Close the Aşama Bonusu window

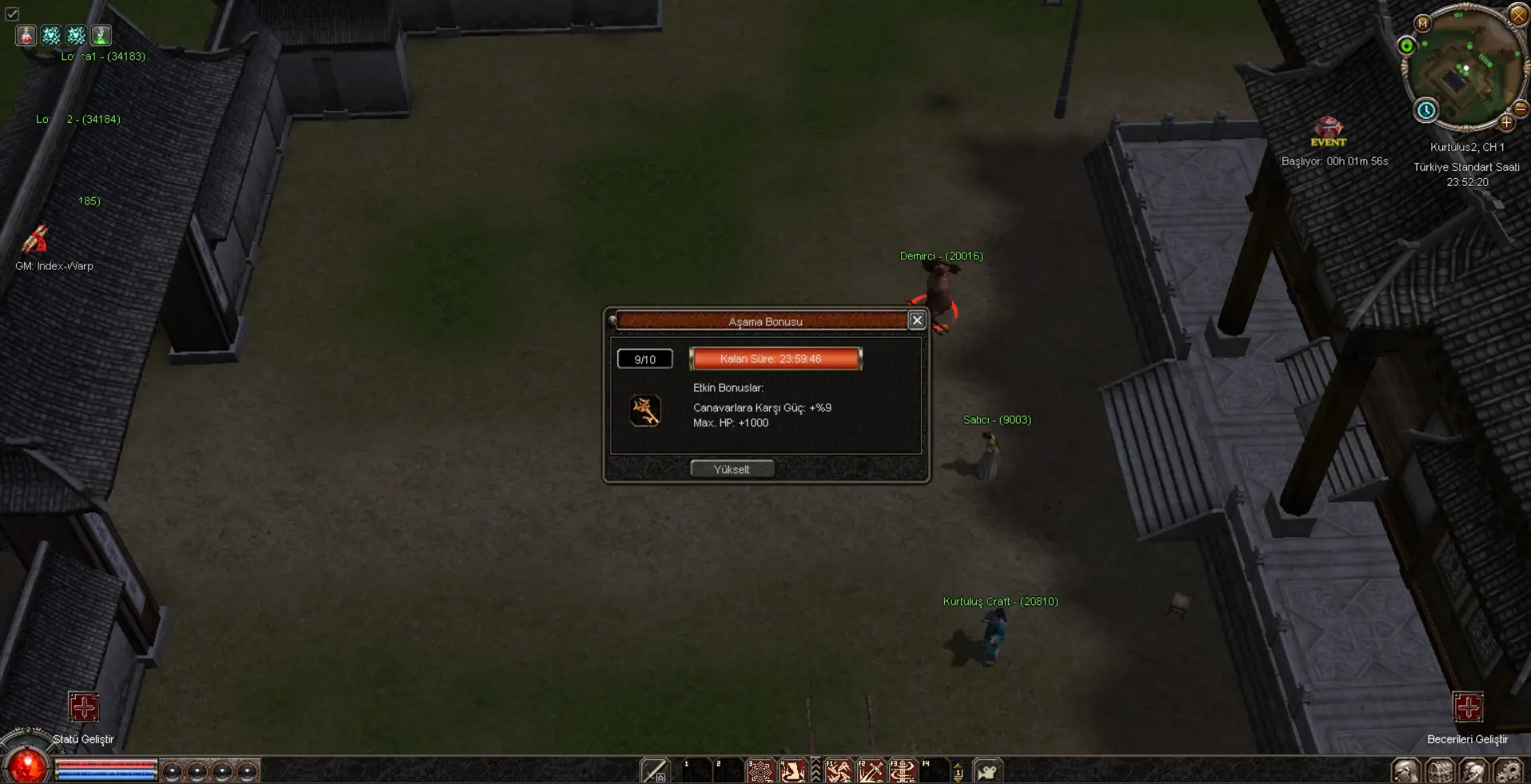point(917,320)
